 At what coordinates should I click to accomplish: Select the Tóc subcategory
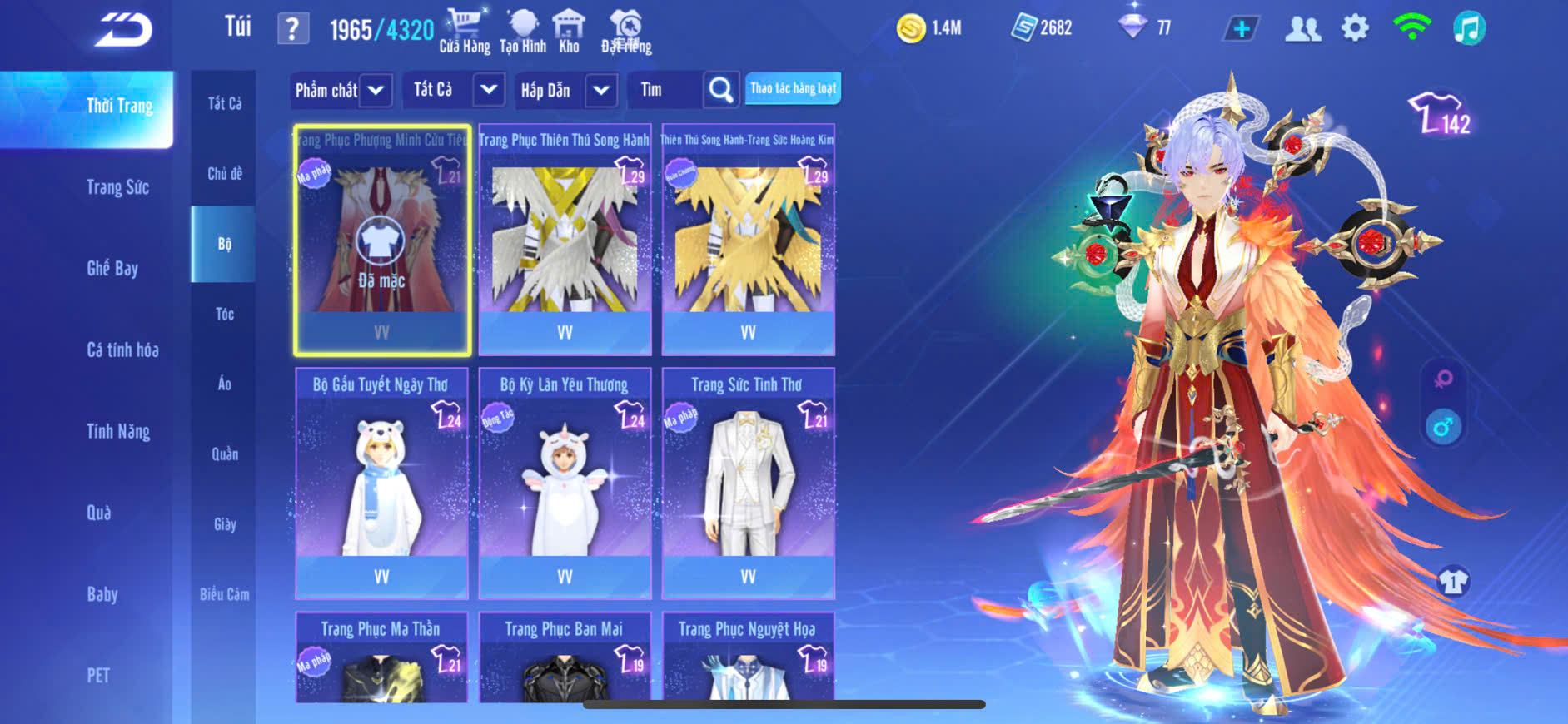(224, 314)
